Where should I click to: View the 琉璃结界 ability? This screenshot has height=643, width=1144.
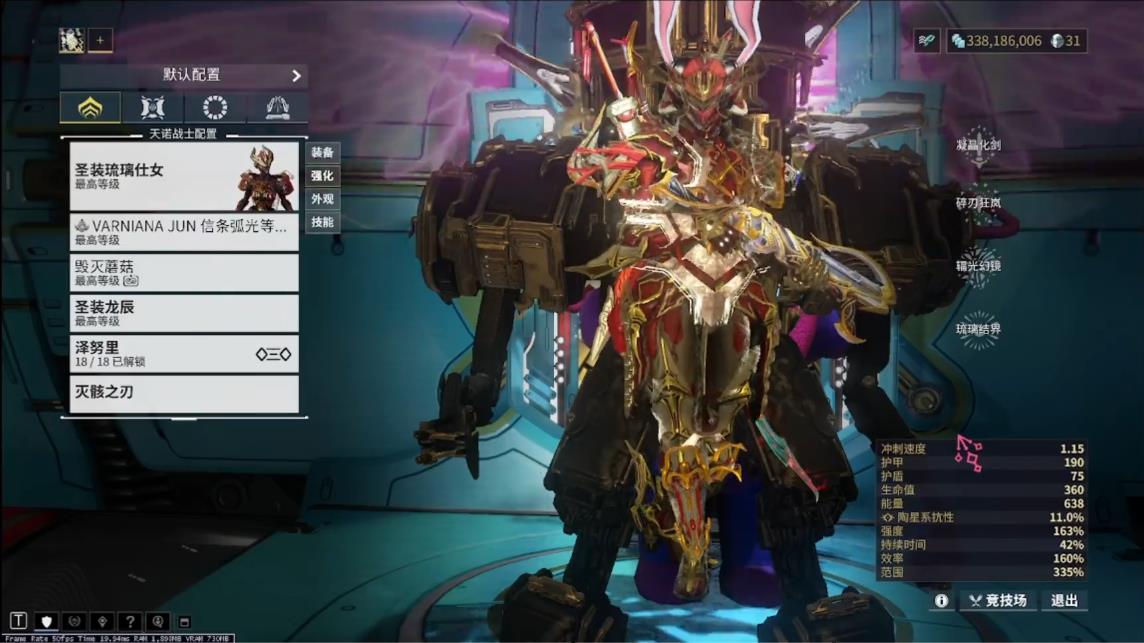978,329
